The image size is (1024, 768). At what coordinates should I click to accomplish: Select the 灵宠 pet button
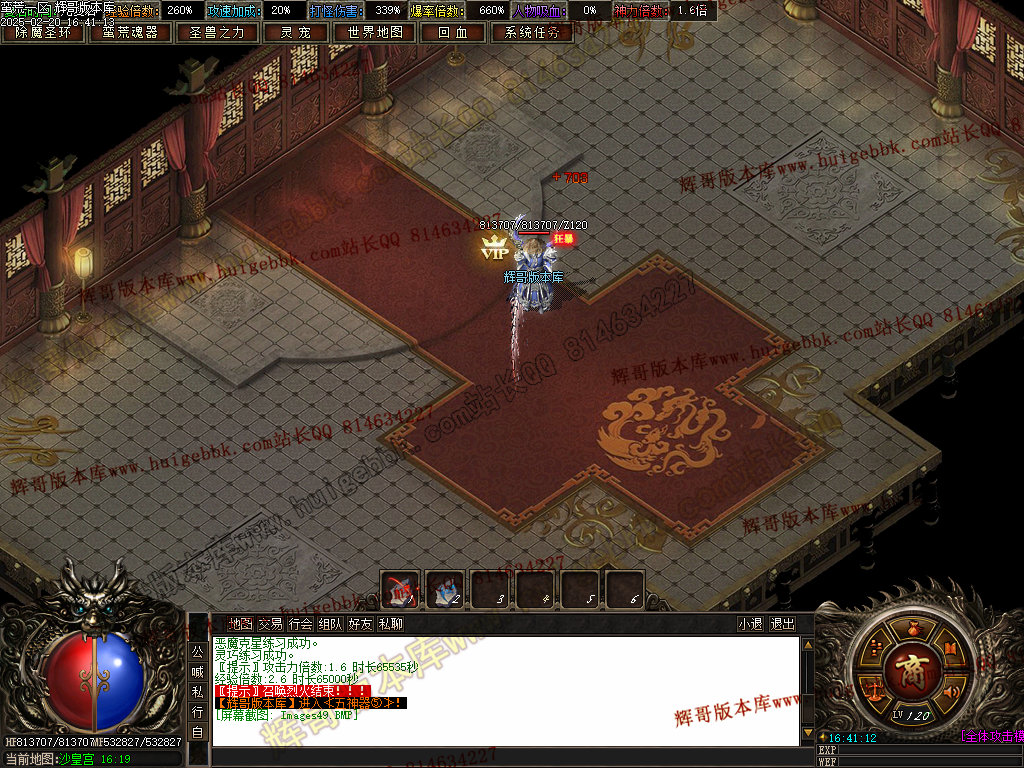tap(295, 32)
